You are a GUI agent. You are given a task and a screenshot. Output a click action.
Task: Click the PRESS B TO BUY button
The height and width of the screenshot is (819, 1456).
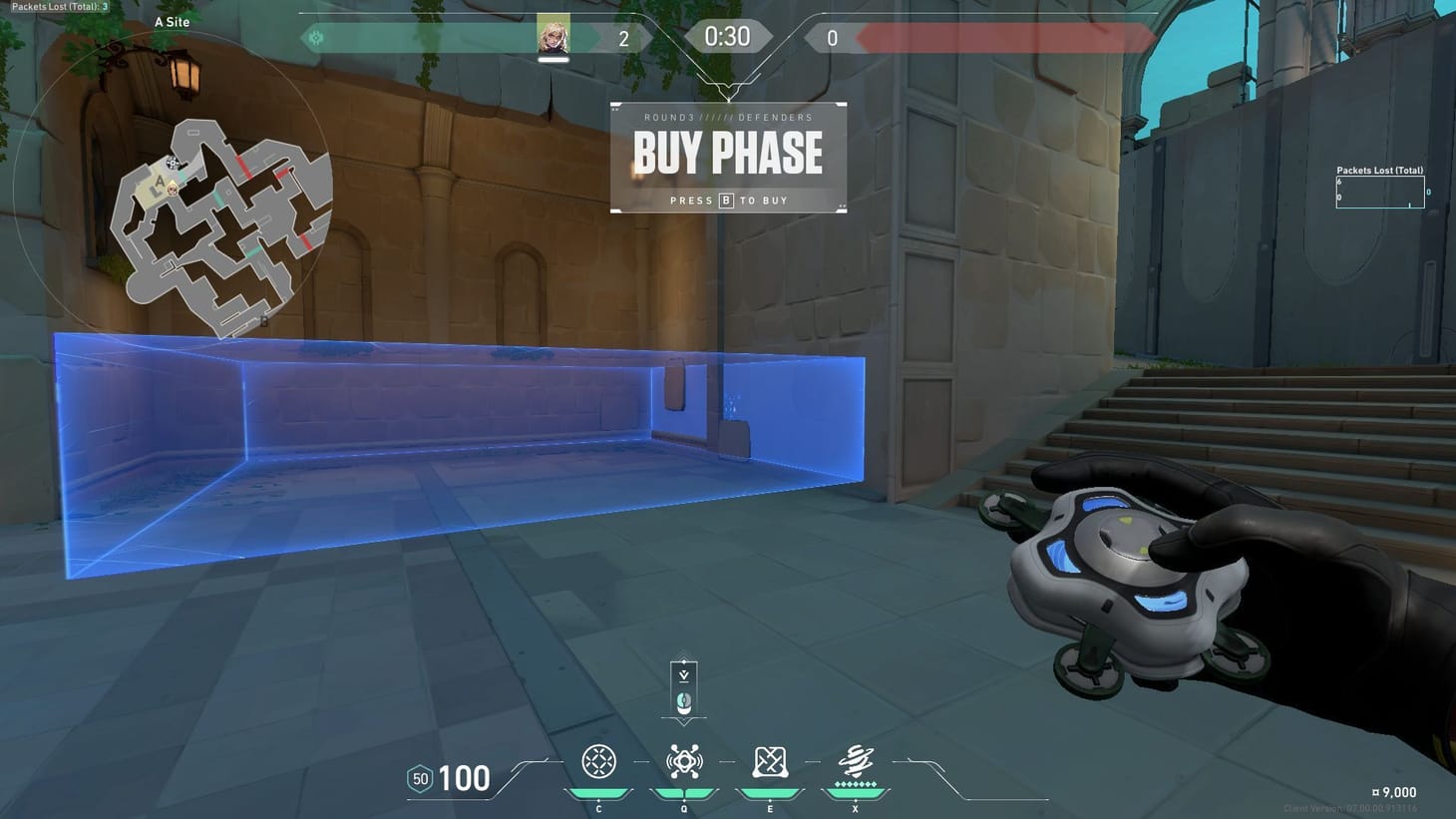point(728,200)
